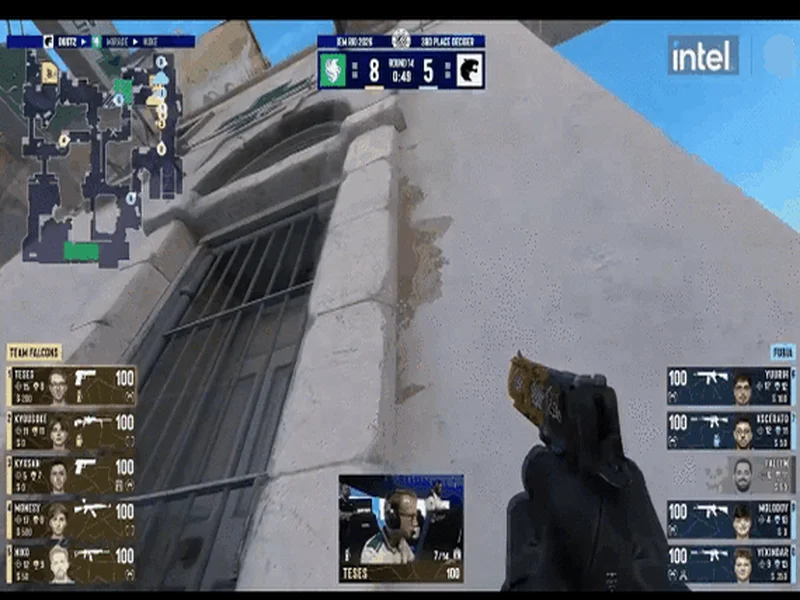Select Mirage in the map series bar
800x600 pixels.
(115, 42)
